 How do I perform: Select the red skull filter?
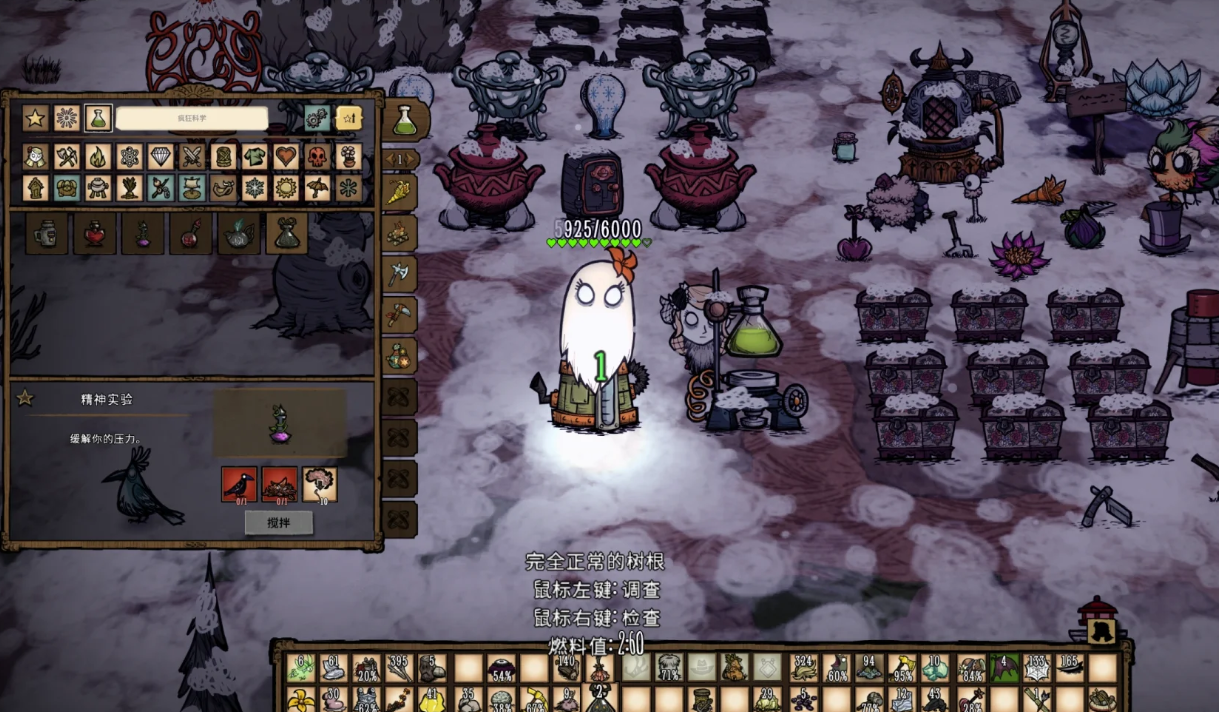coord(317,157)
